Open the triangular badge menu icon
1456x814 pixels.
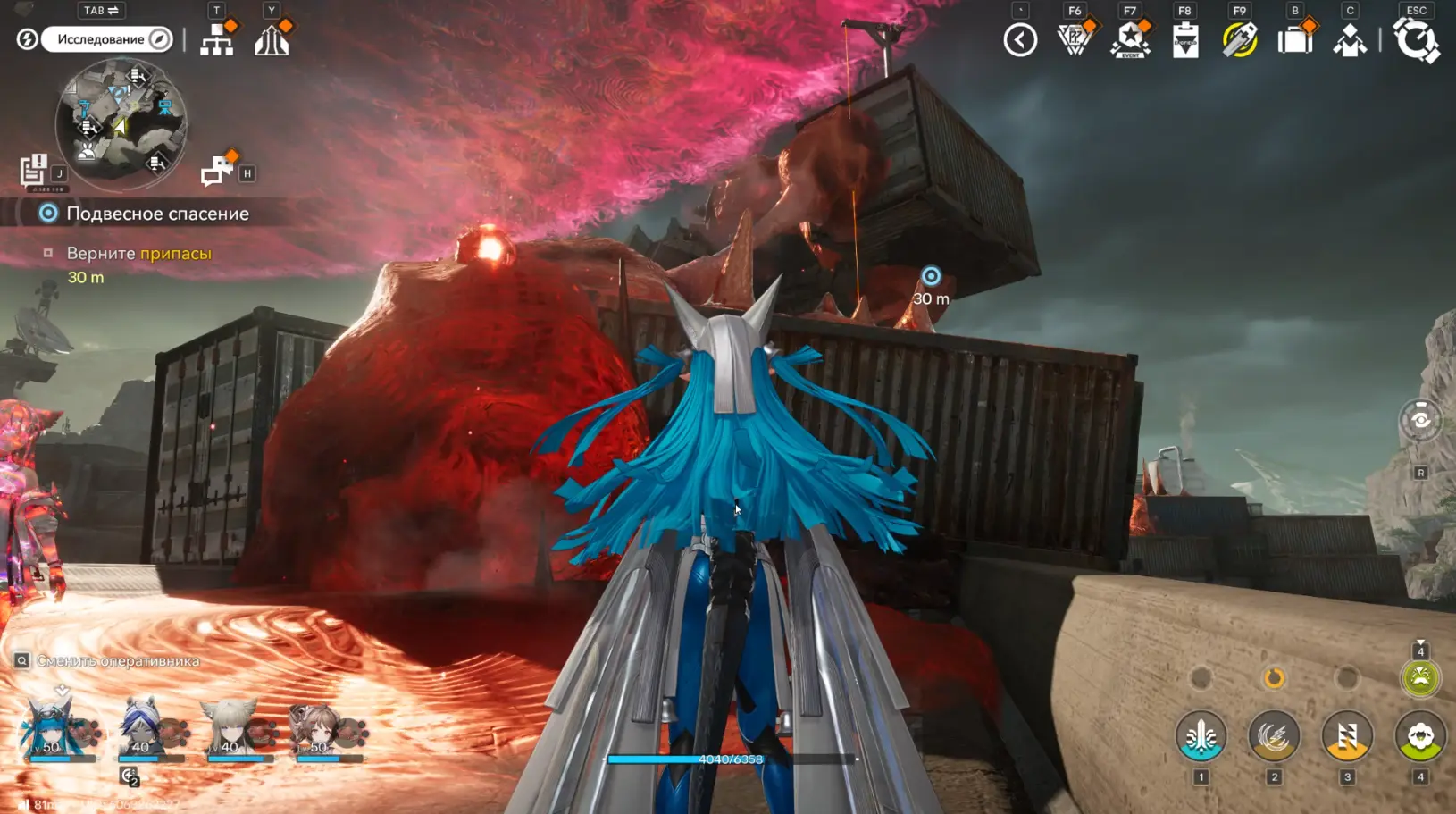(x=1075, y=40)
